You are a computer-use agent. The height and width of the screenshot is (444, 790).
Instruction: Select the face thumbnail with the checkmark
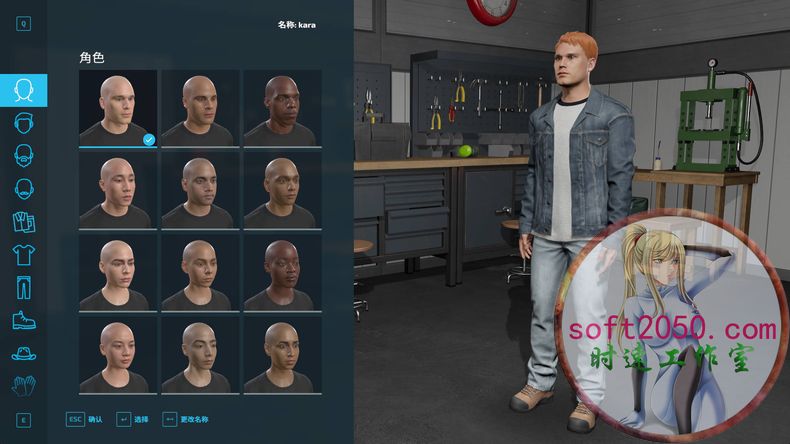click(x=118, y=108)
